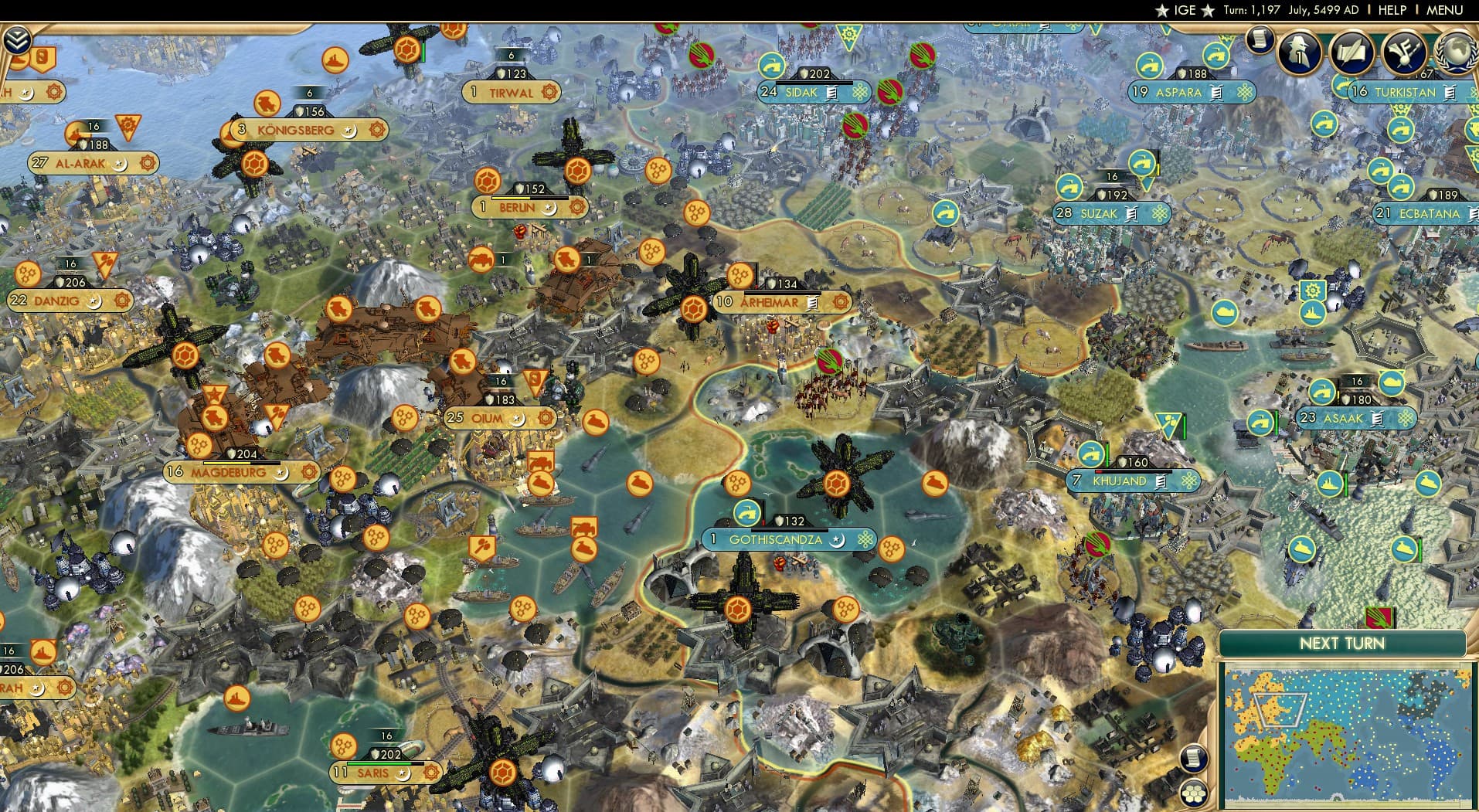This screenshot has width=1479, height=812.
Task: Click the green health bar on Saris's banner
Action: pos(379,763)
